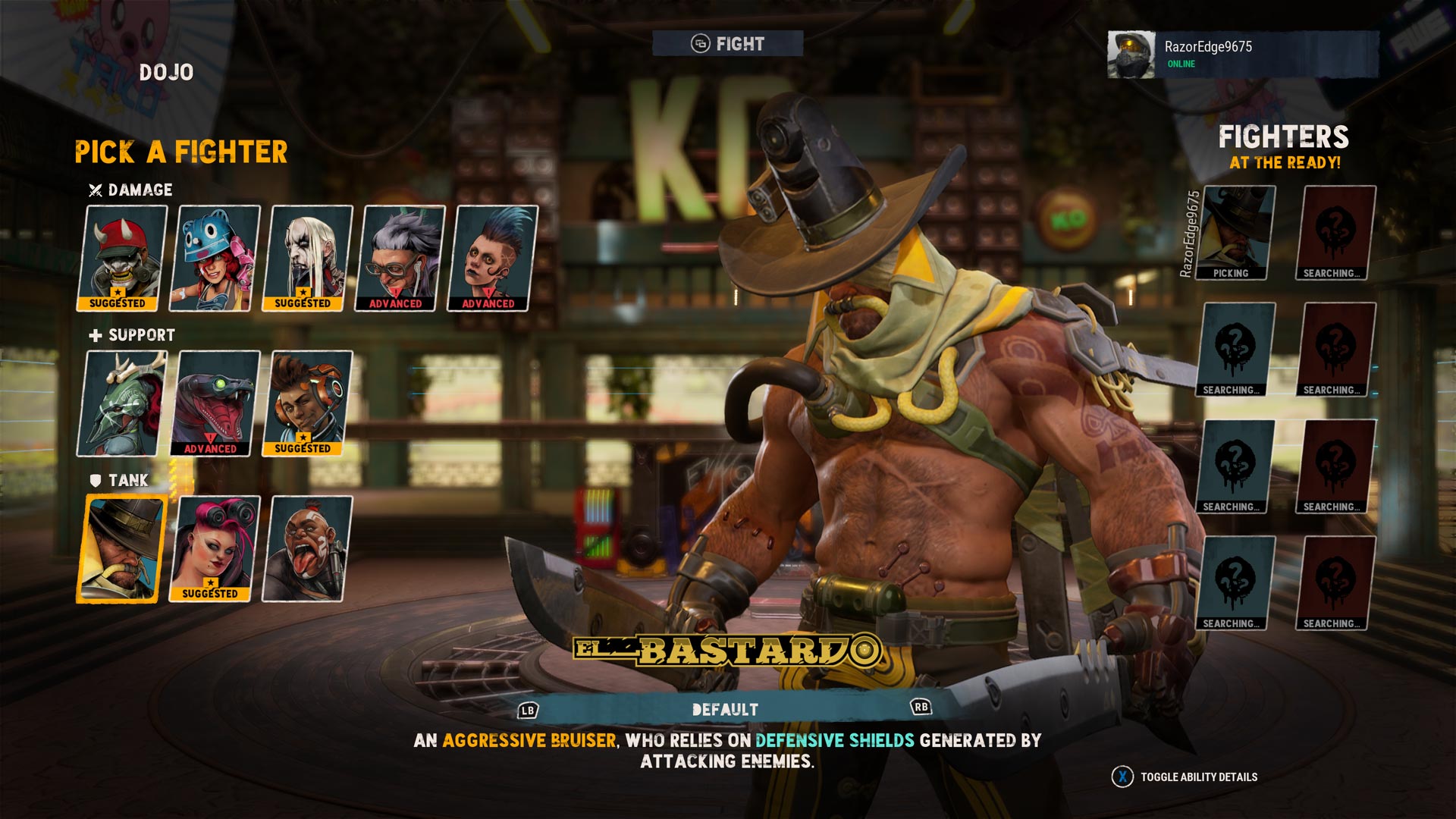
Task: Pick the tongue-out bald tank fighter
Action: pyautogui.click(x=308, y=549)
